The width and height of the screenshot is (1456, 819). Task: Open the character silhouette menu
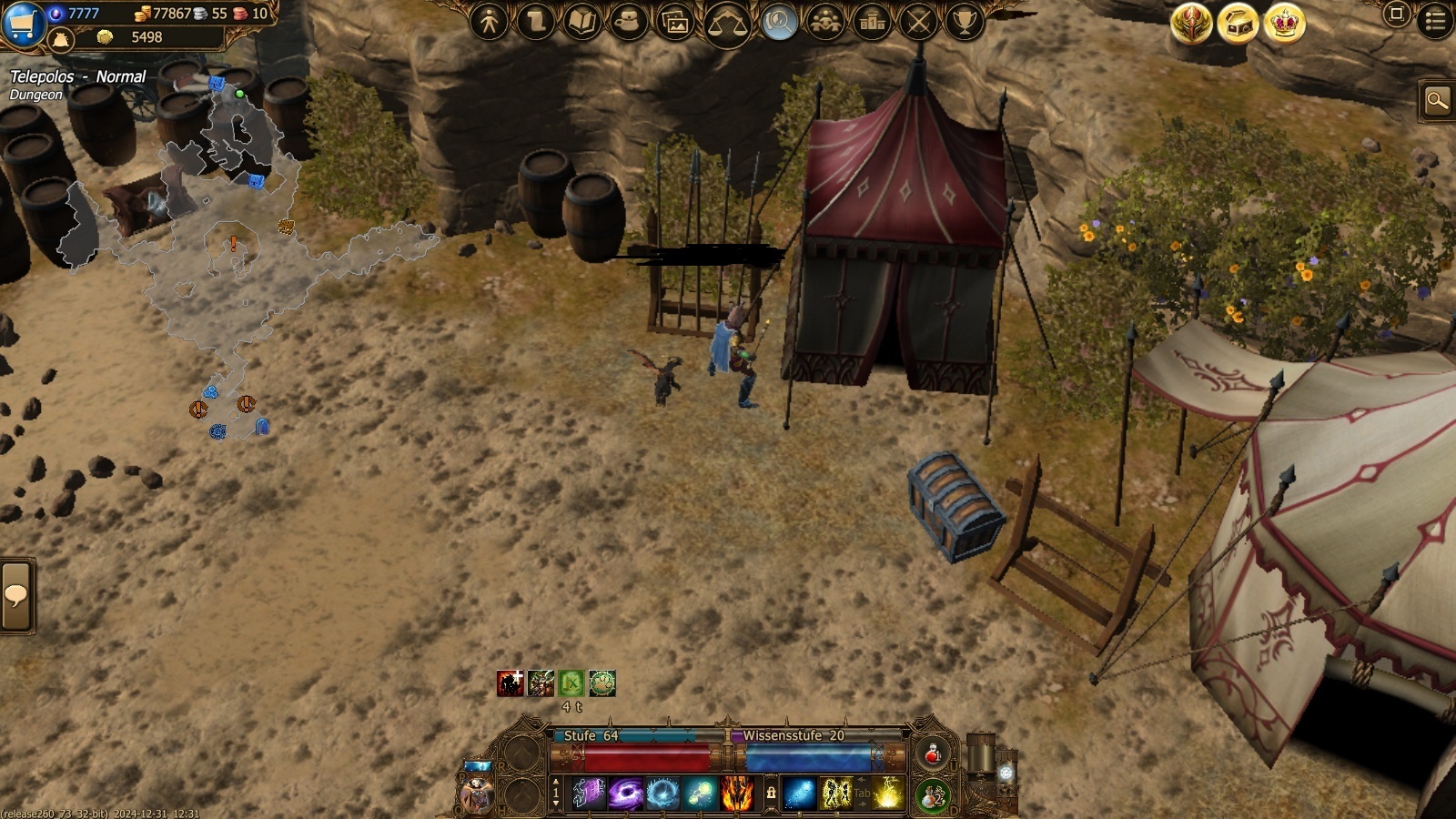[x=490, y=22]
